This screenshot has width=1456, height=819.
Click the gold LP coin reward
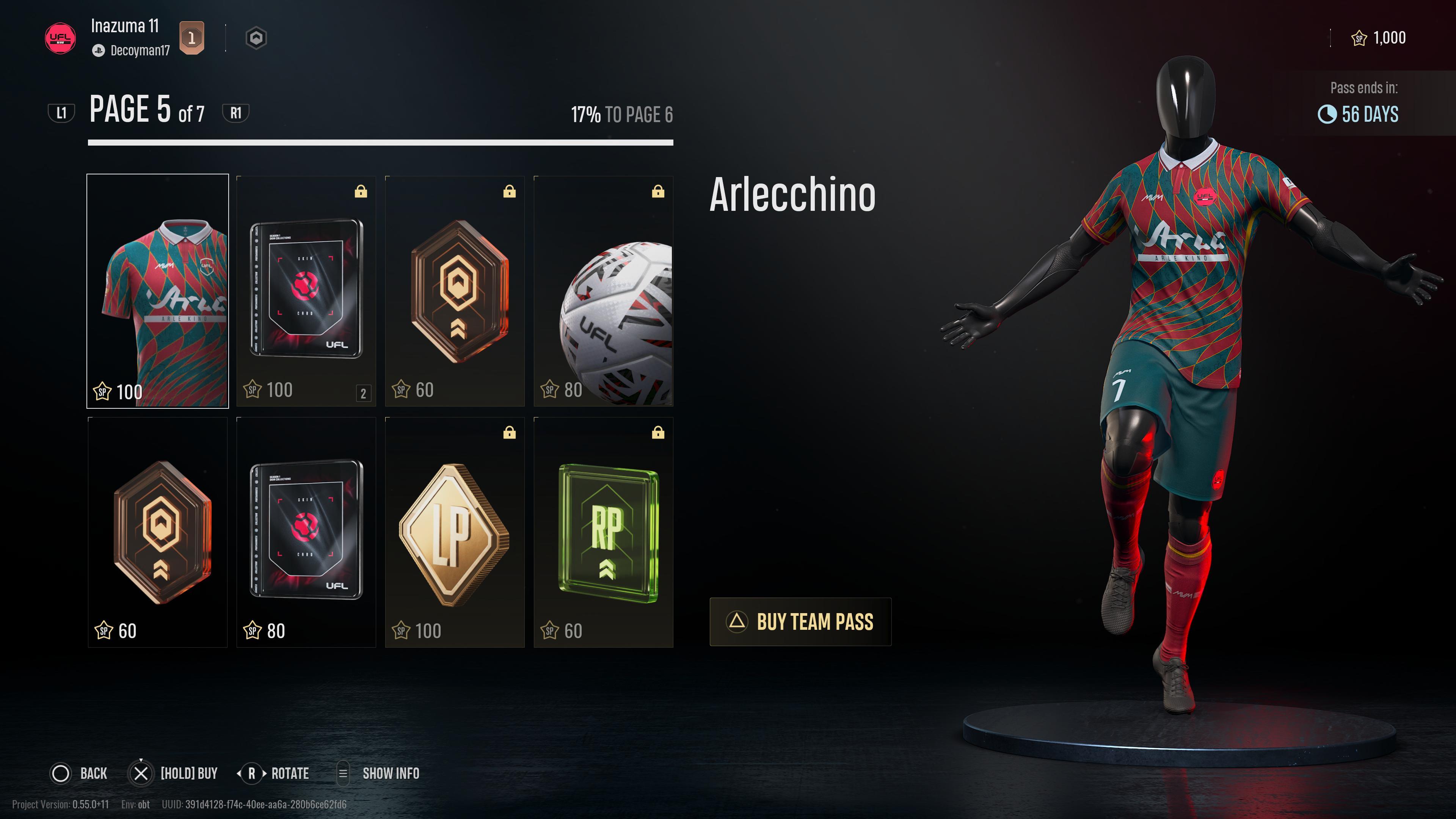(455, 531)
